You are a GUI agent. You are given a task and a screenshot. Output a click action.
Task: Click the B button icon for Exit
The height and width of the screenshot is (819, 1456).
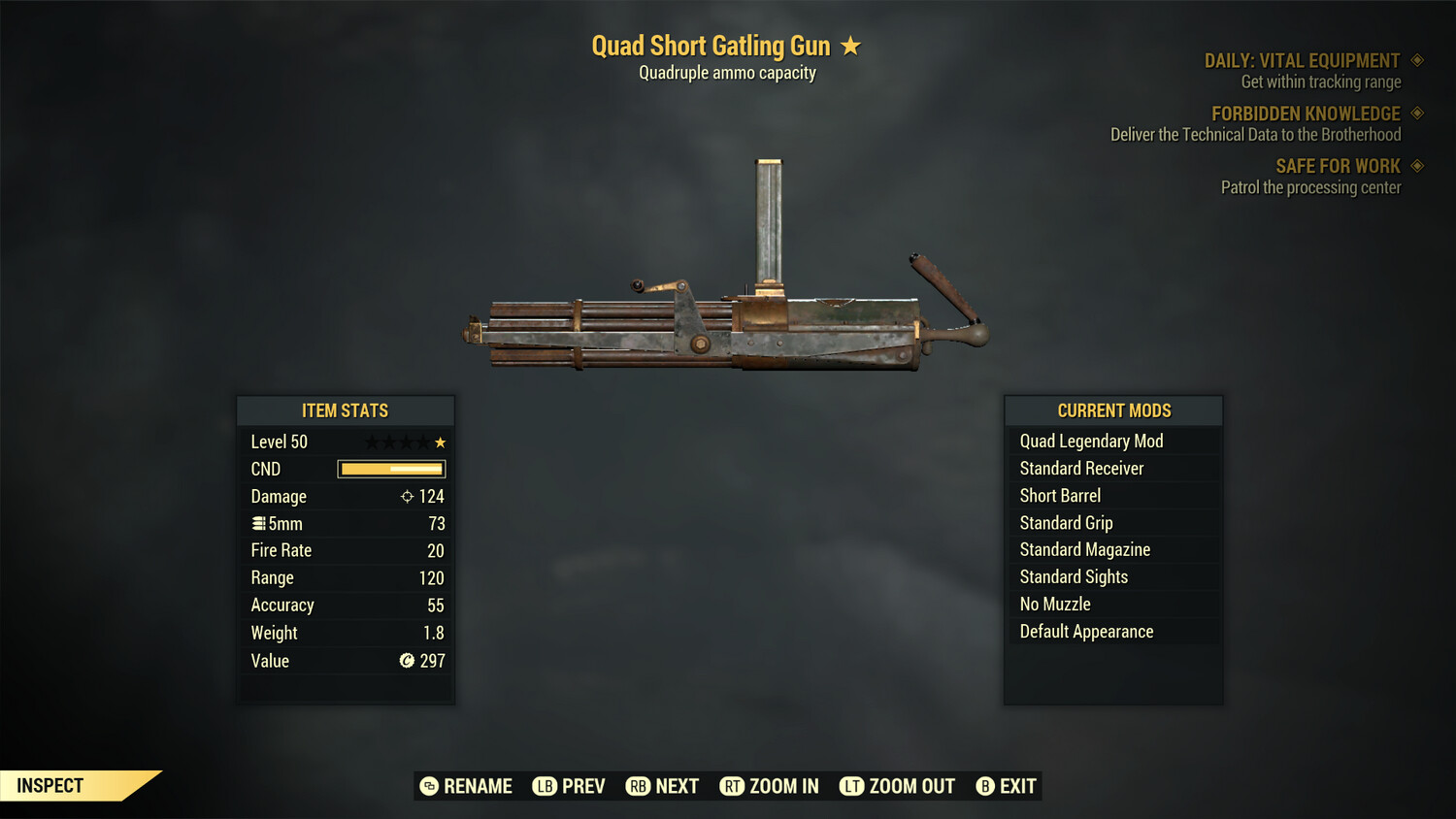(984, 786)
